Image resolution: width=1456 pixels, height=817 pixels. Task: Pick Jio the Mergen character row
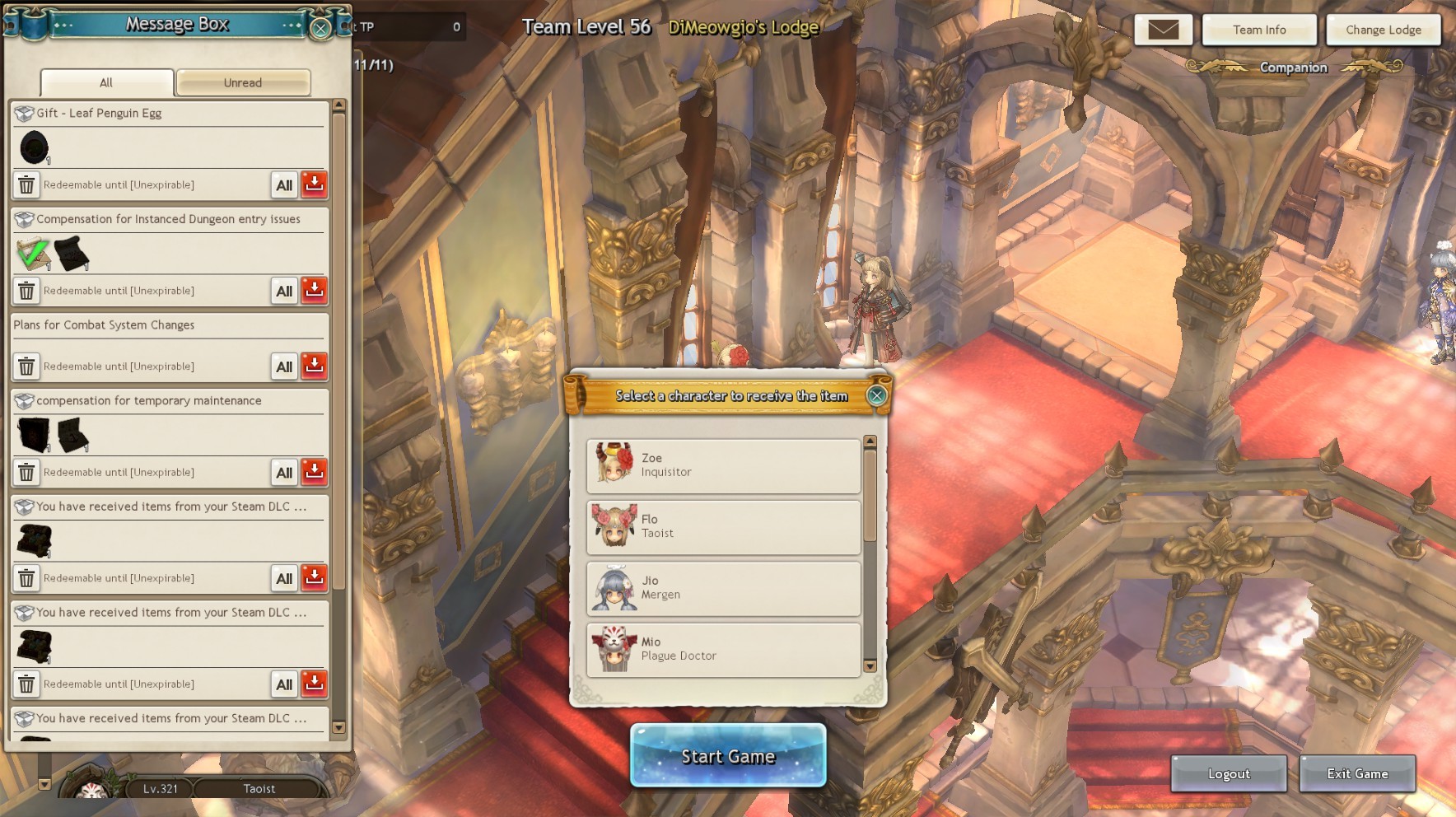tap(723, 588)
